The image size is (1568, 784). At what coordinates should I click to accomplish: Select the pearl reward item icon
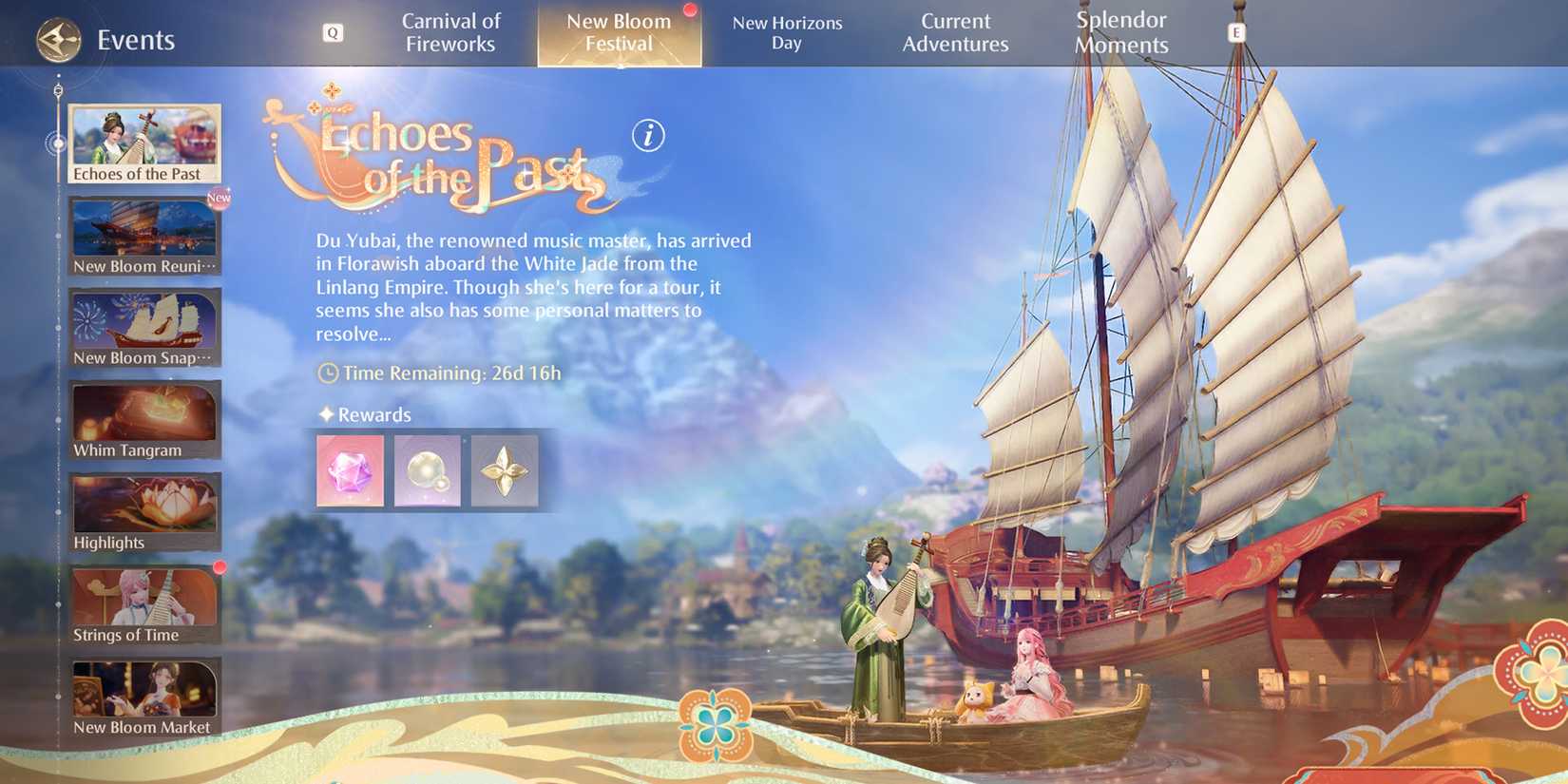pos(428,469)
